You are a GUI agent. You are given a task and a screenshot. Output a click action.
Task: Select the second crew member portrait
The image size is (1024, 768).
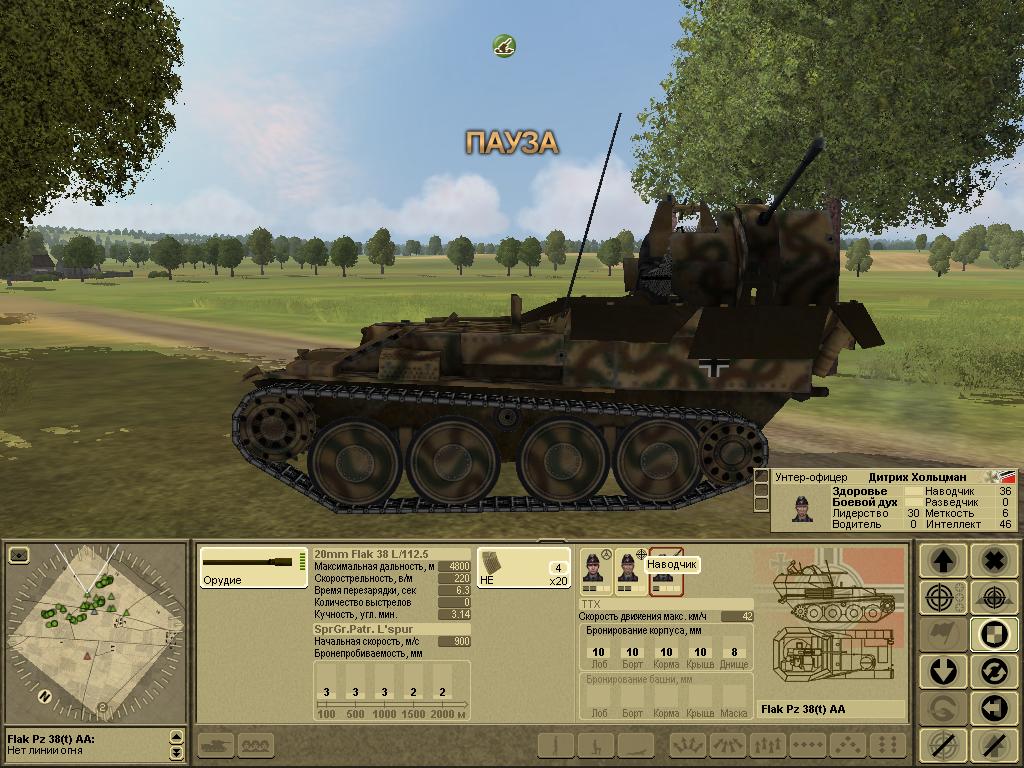tap(630, 570)
